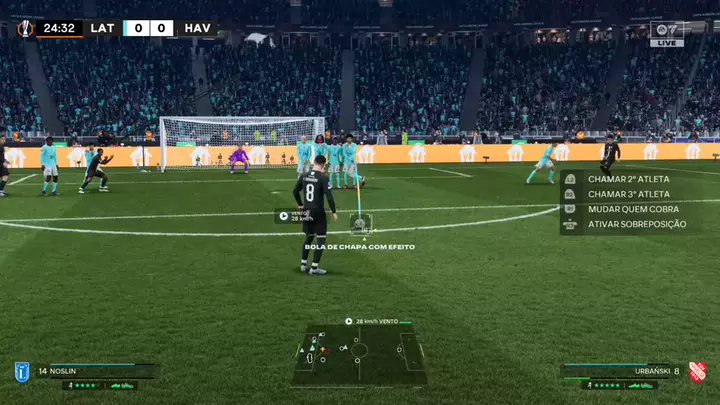
Task: Choose Chamar 3º Atleta option
Action: (x=628, y=194)
